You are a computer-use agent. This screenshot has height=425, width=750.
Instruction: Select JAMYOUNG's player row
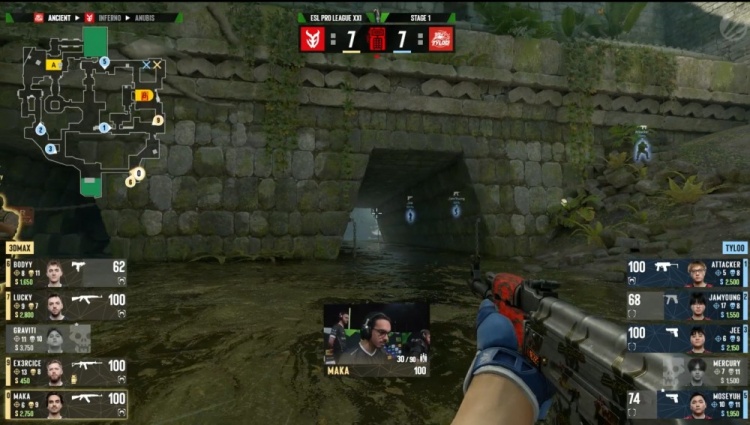(x=687, y=306)
